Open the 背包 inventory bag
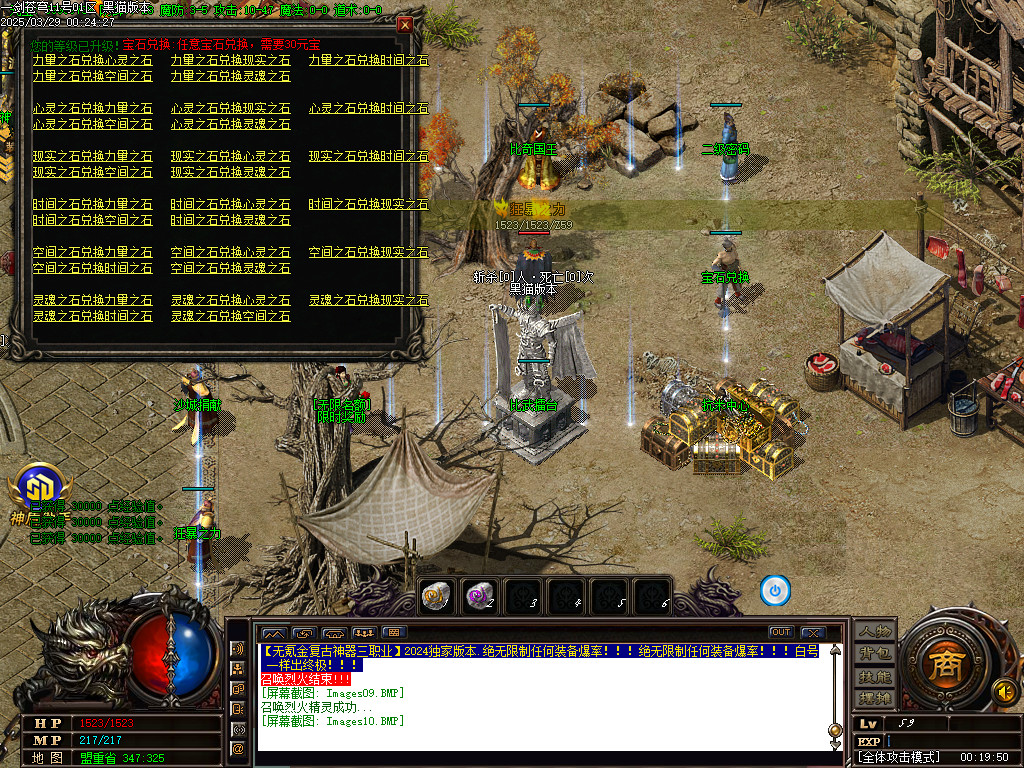The width and height of the screenshot is (1024, 768). tap(875, 654)
